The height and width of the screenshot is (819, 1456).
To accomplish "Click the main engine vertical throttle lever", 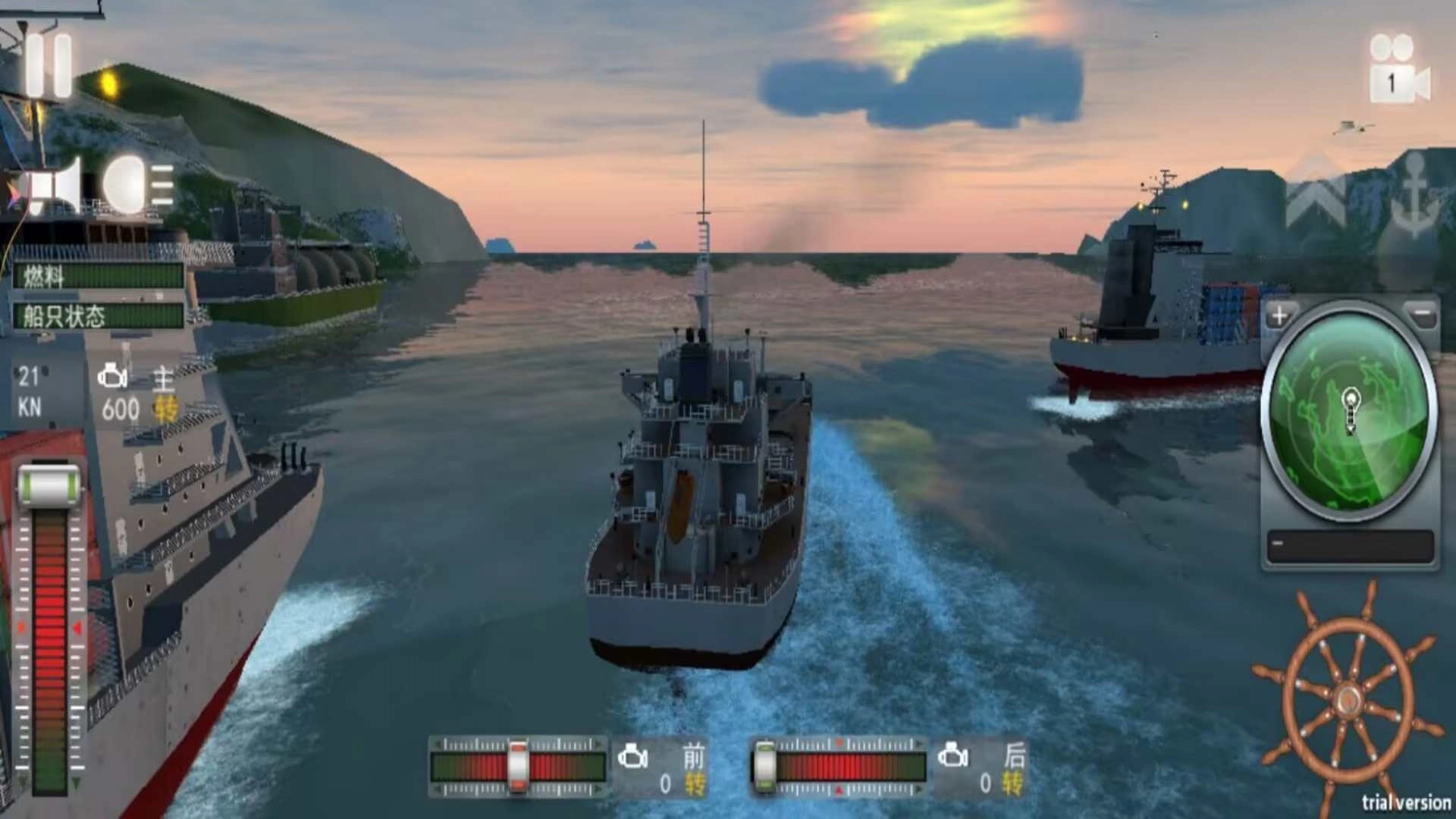I will [49, 486].
